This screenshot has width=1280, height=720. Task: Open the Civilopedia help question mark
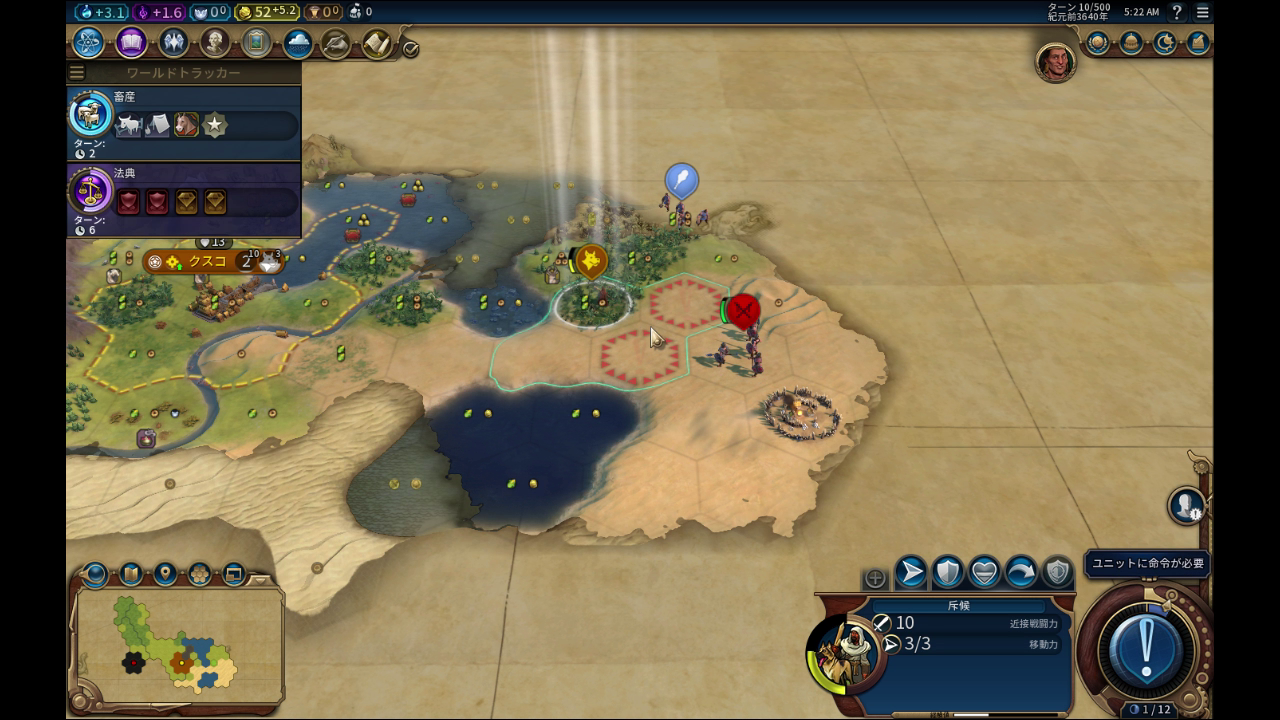1177,12
